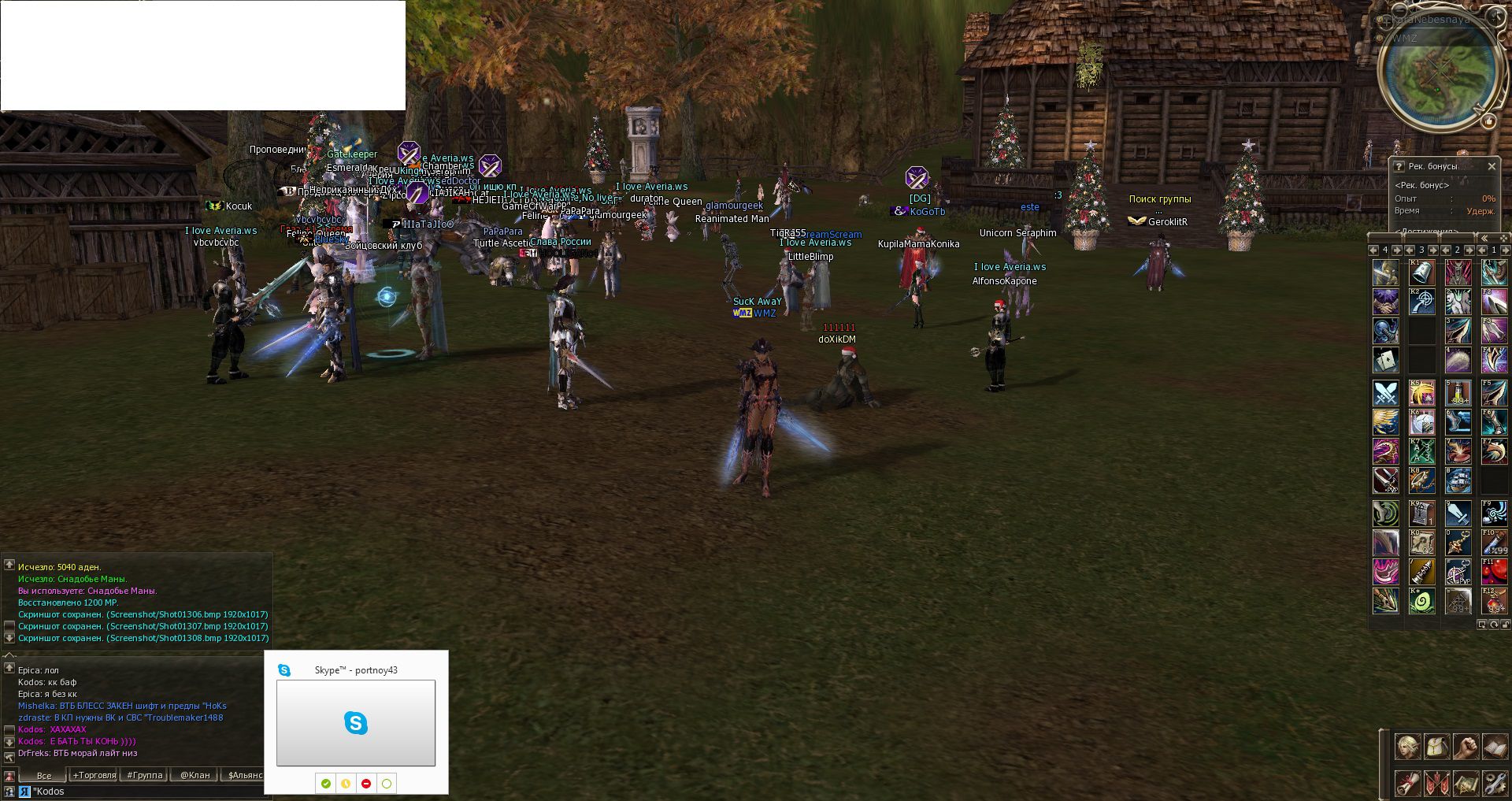
Task: Close the Рек. бонусы panel
Action: point(1492,166)
